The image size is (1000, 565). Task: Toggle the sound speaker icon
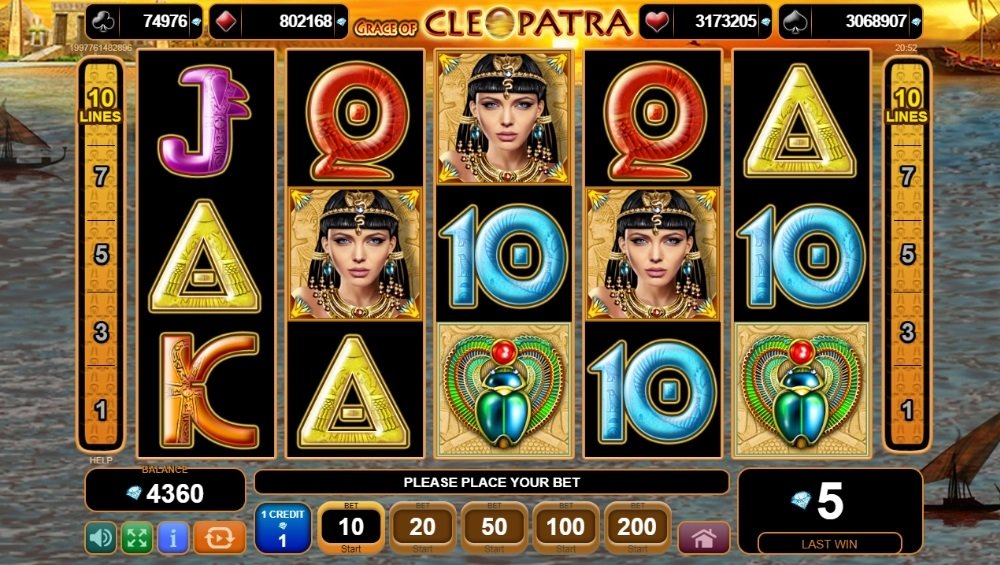pos(101,538)
